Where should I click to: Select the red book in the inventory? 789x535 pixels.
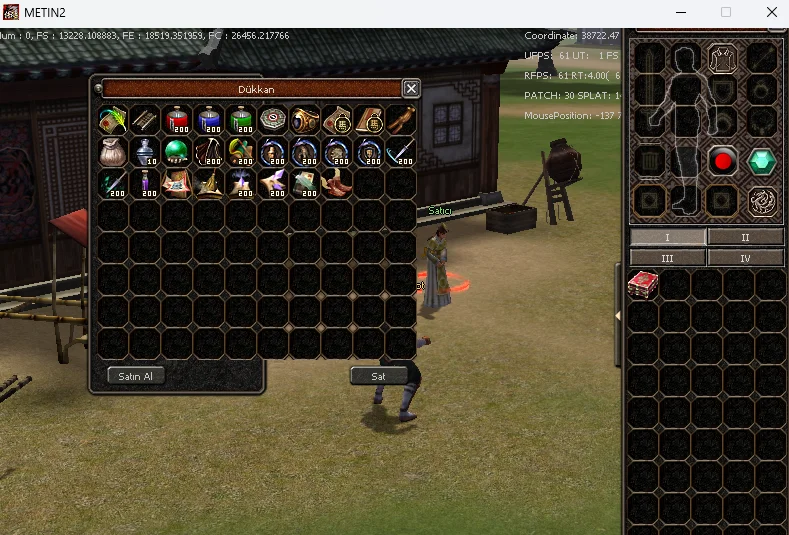point(642,285)
